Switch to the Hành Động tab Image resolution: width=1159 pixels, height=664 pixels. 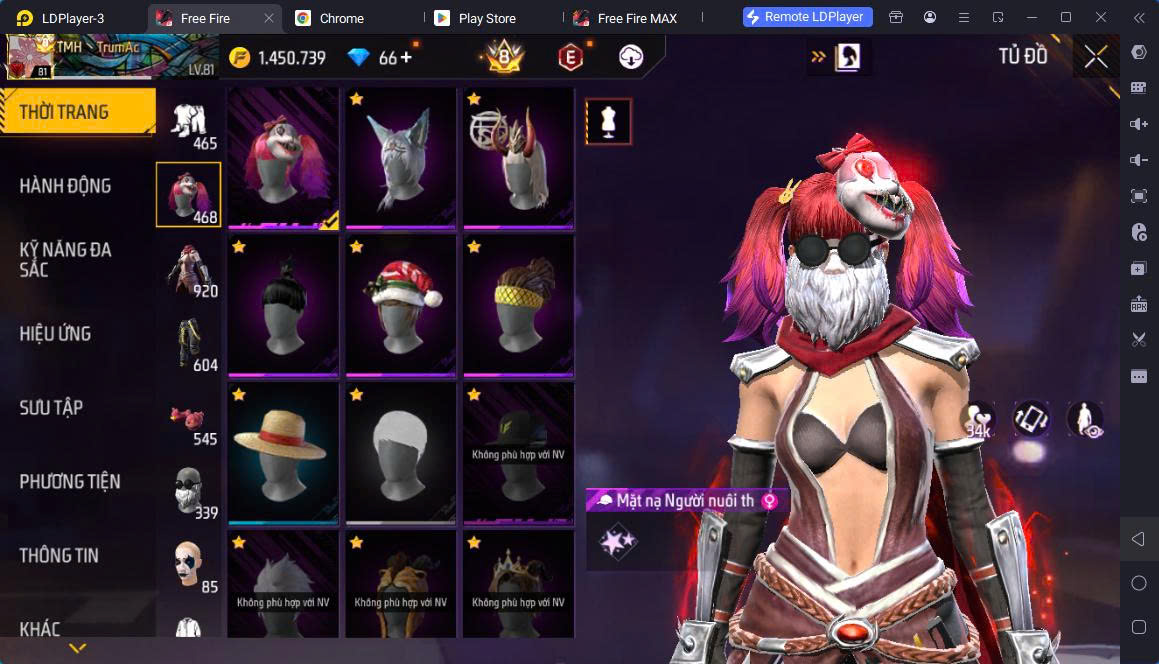tap(66, 186)
